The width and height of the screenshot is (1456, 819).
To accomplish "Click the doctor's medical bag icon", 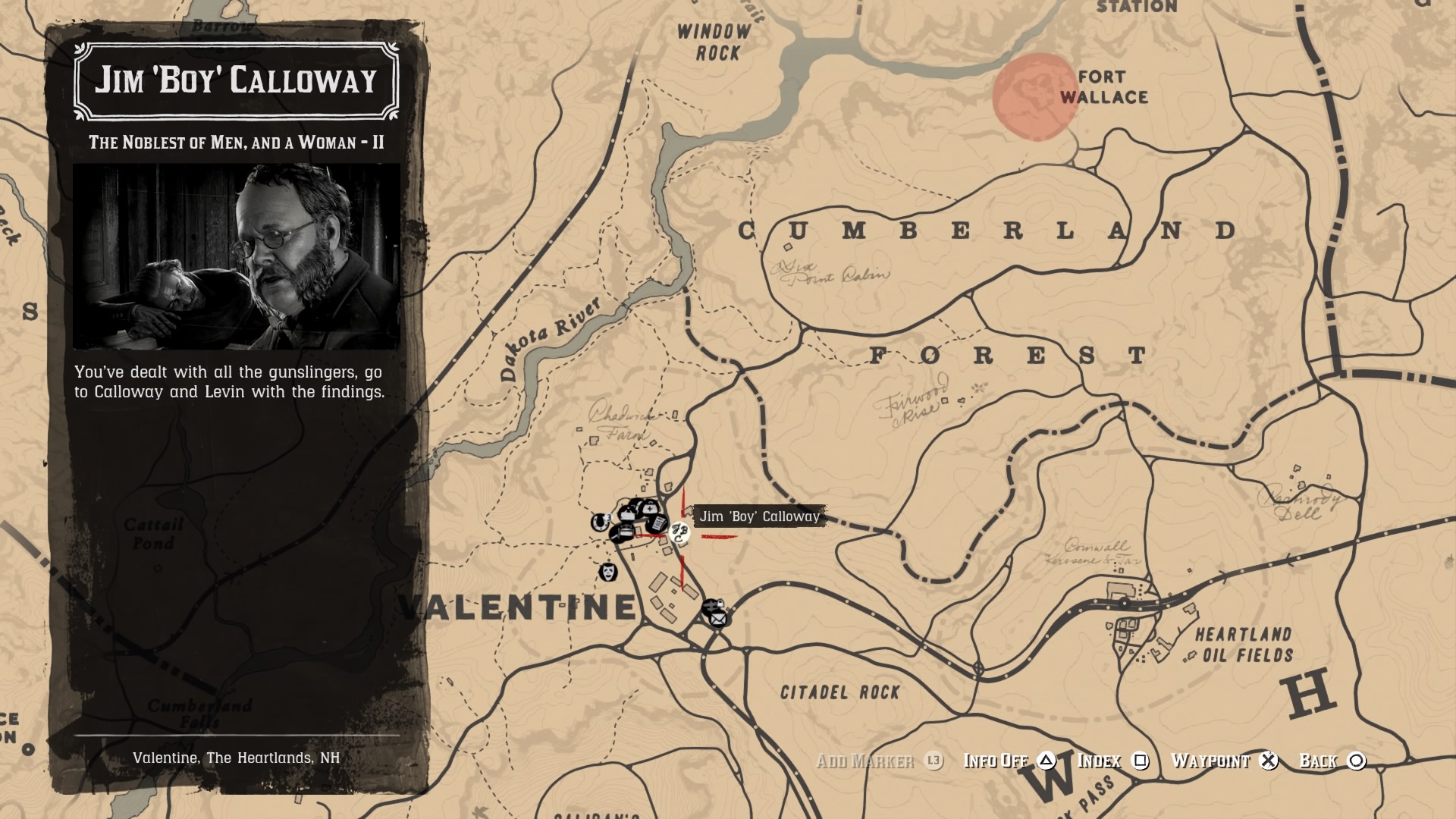I will pyautogui.click(x=649, y=509).
